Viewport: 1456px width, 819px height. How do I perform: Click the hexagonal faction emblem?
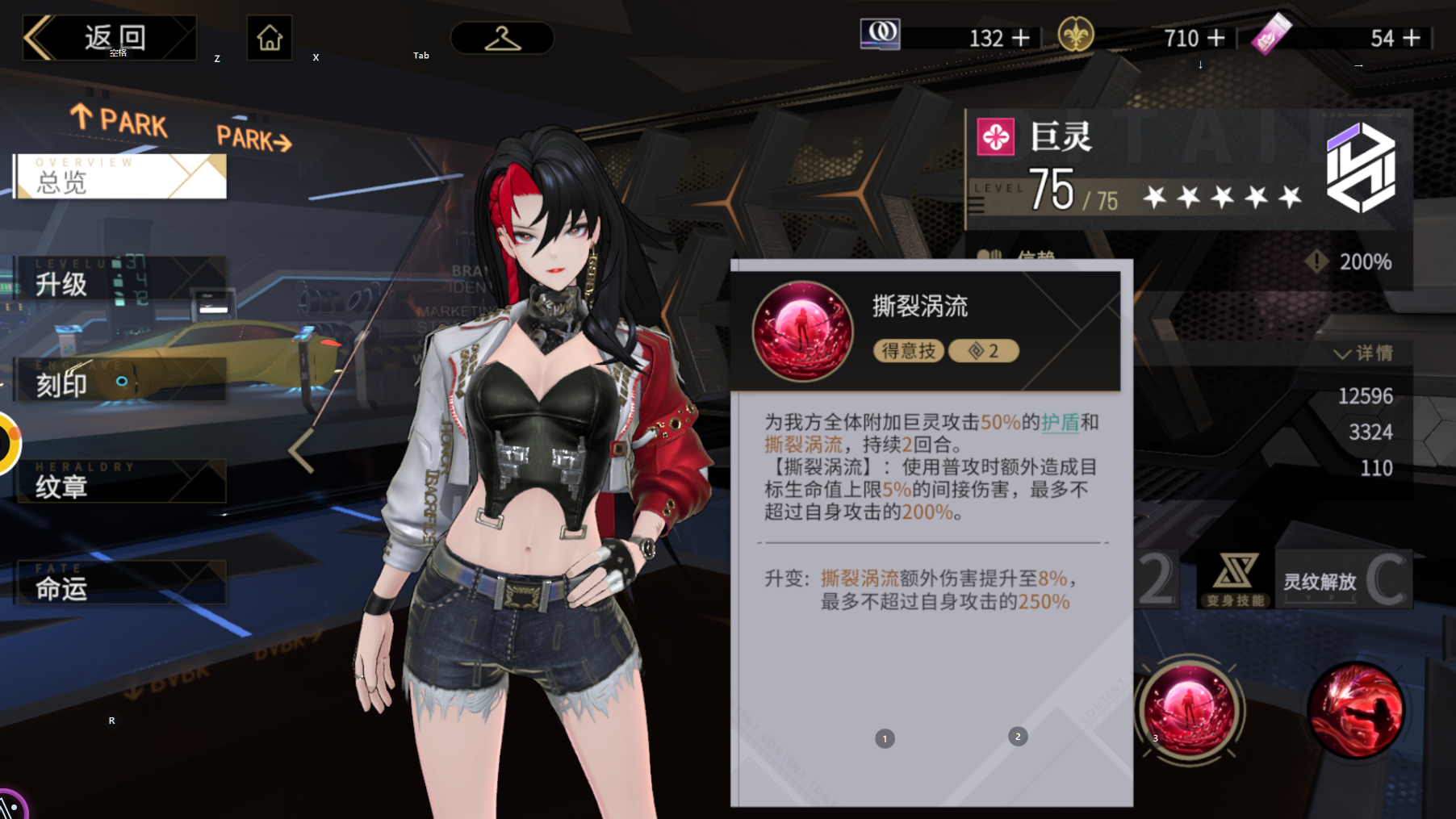click(1362, 168)
